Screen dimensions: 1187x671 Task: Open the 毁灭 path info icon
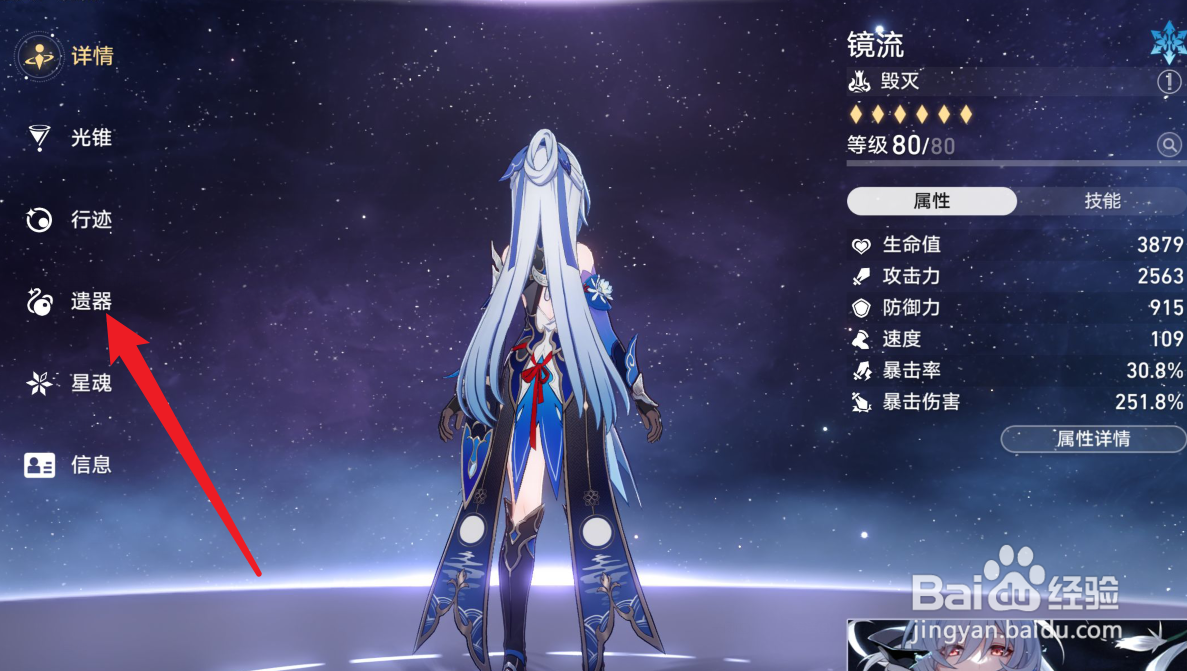click(1169, 82)
